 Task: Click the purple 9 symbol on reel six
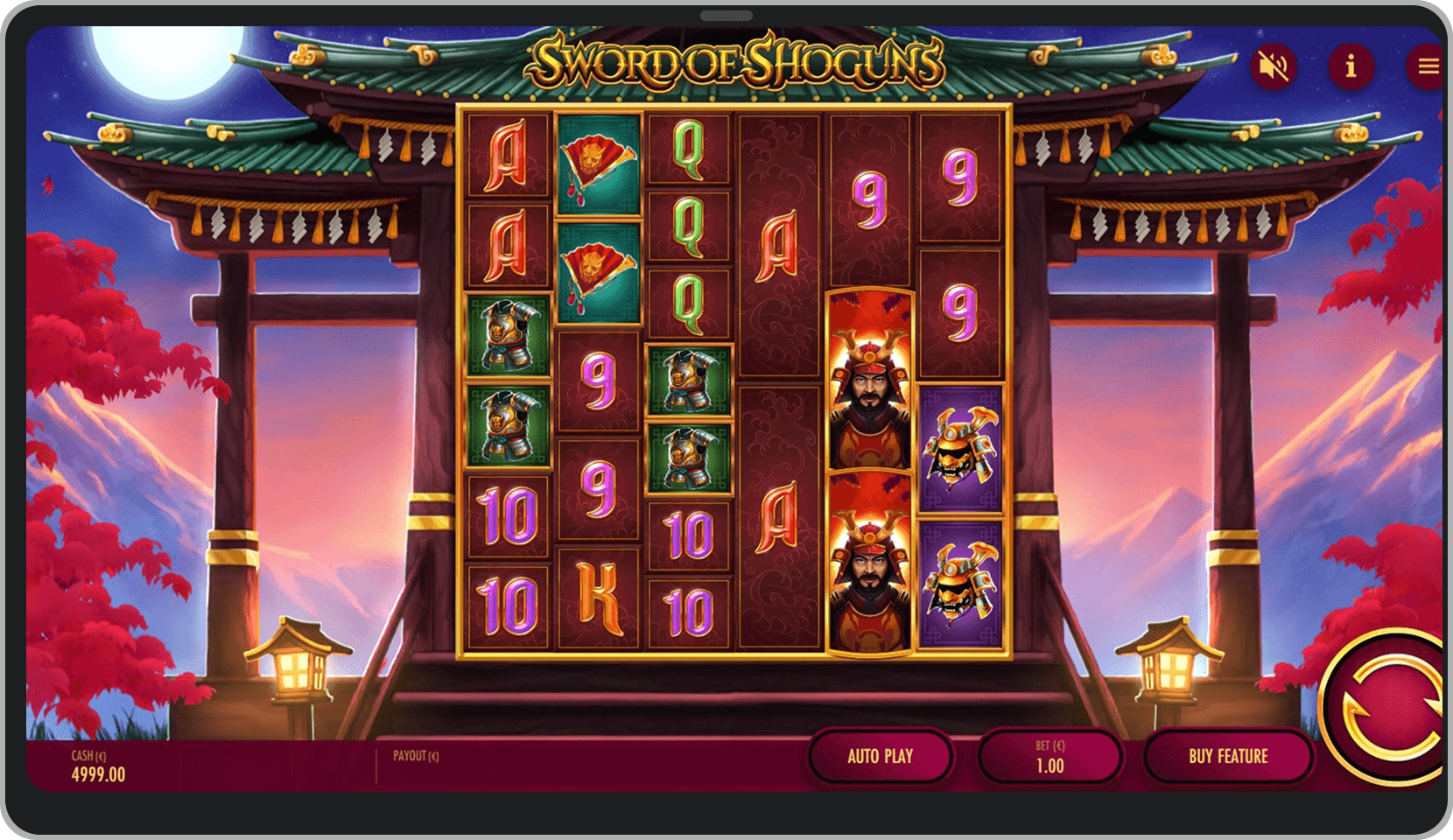[x=963, y=179]
